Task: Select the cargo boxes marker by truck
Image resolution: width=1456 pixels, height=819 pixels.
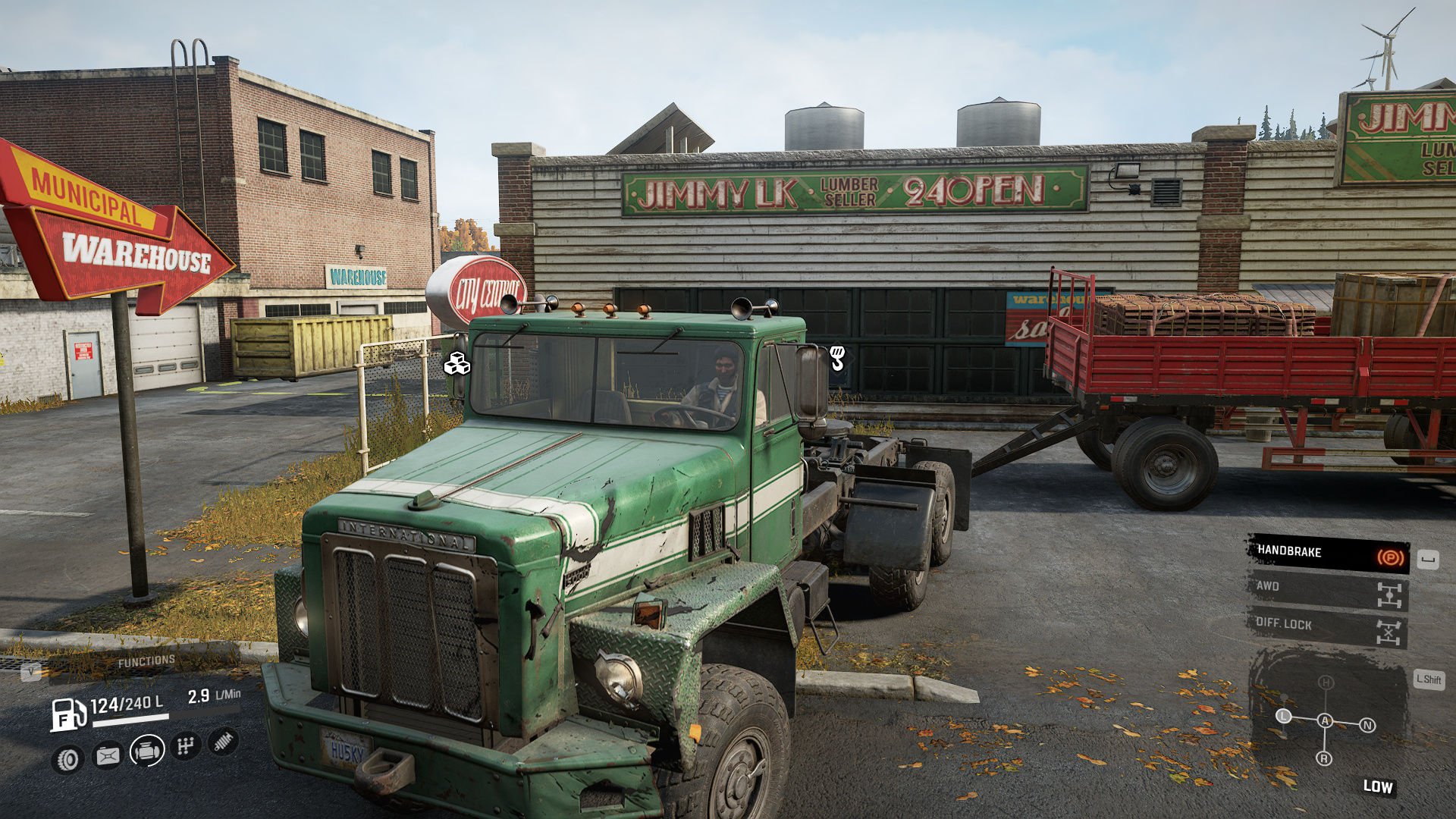Action: click(x=457, y=364)
